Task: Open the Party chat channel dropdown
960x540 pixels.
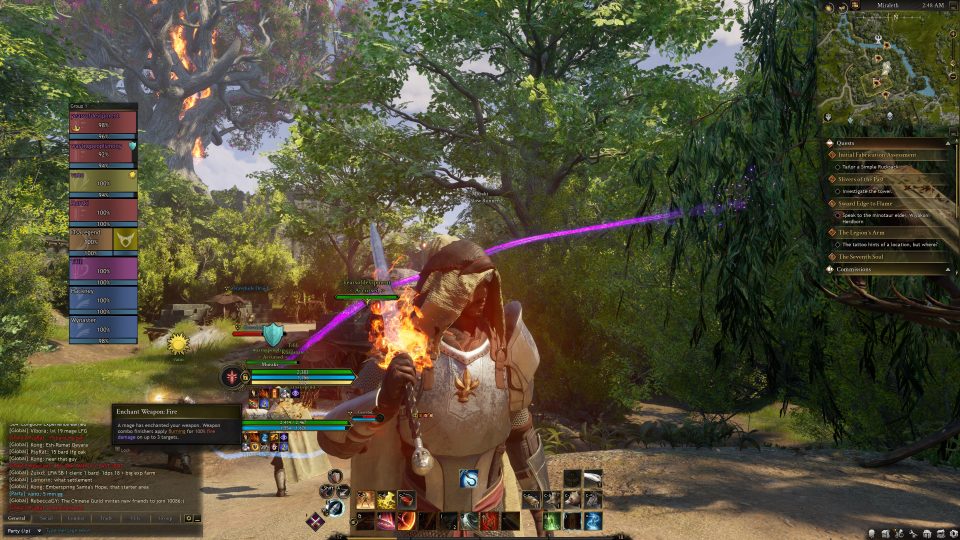Action: (21, 529)
